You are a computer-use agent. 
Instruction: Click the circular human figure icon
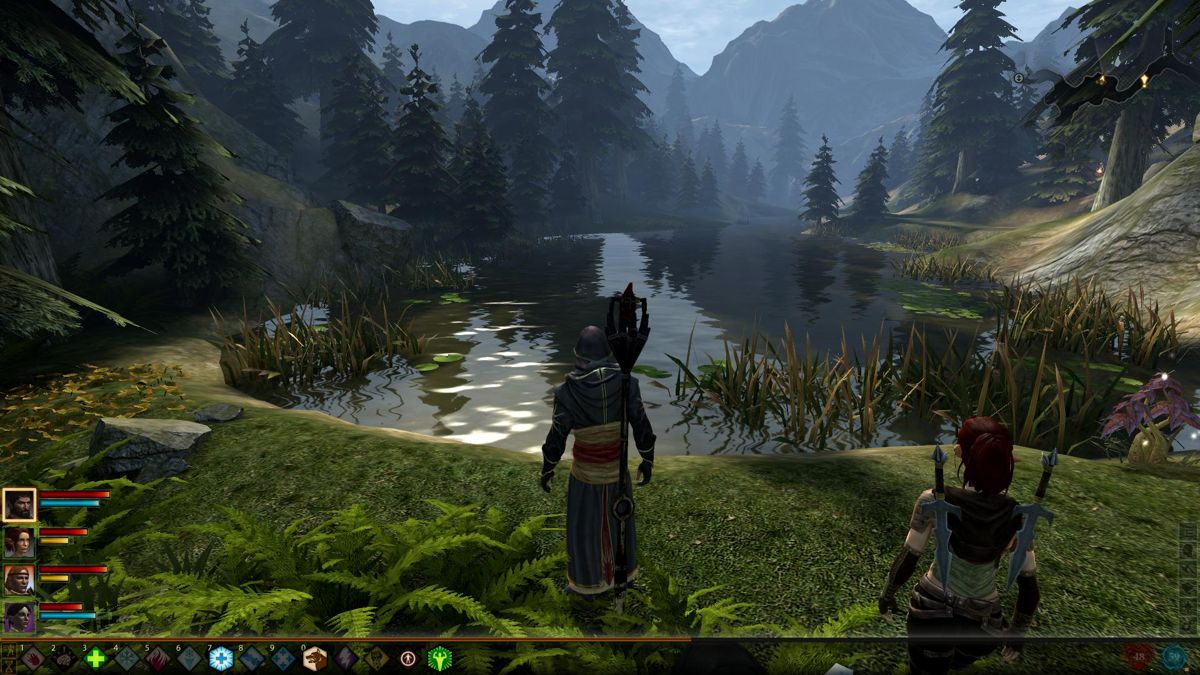click(408, 658)
